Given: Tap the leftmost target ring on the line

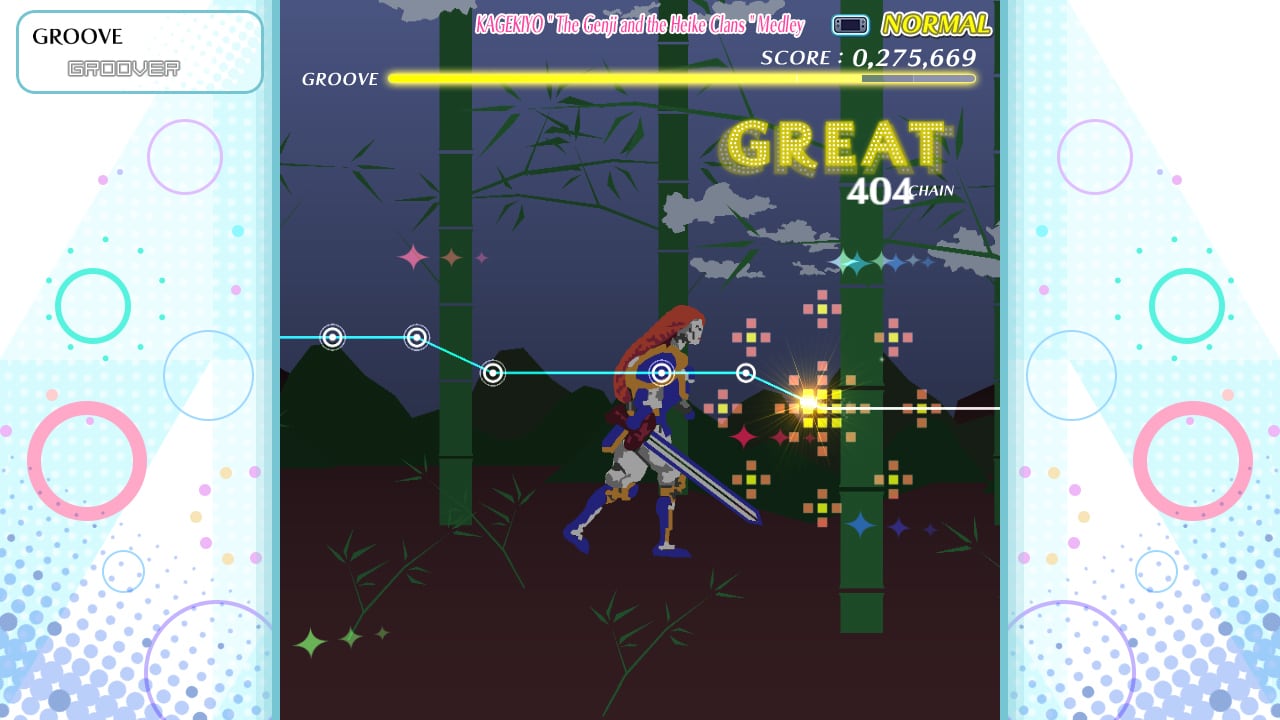Looking at the screenshot, I should (x=332, y=338).
